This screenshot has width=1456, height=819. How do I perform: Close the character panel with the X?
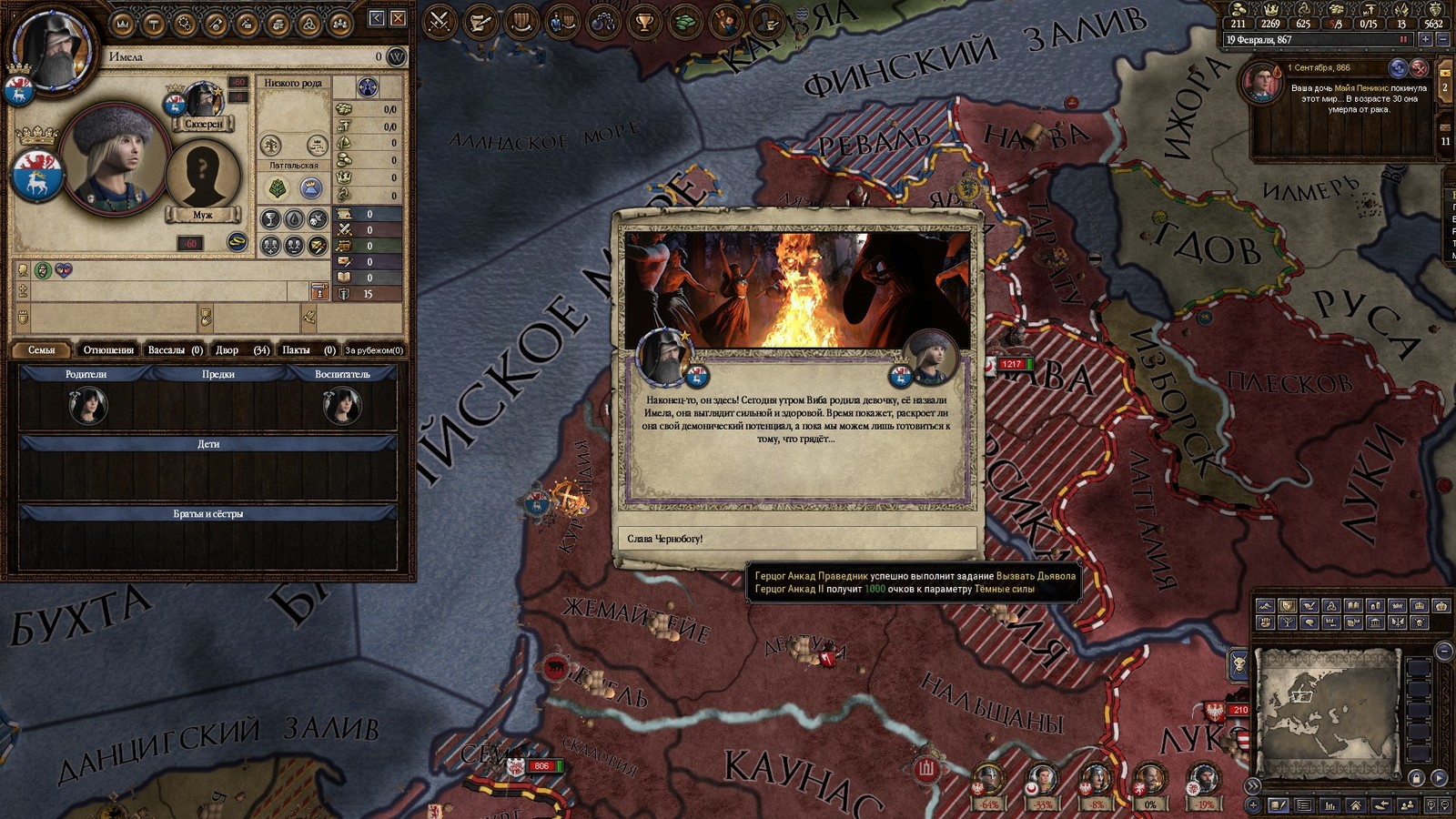tap(398, 18)
